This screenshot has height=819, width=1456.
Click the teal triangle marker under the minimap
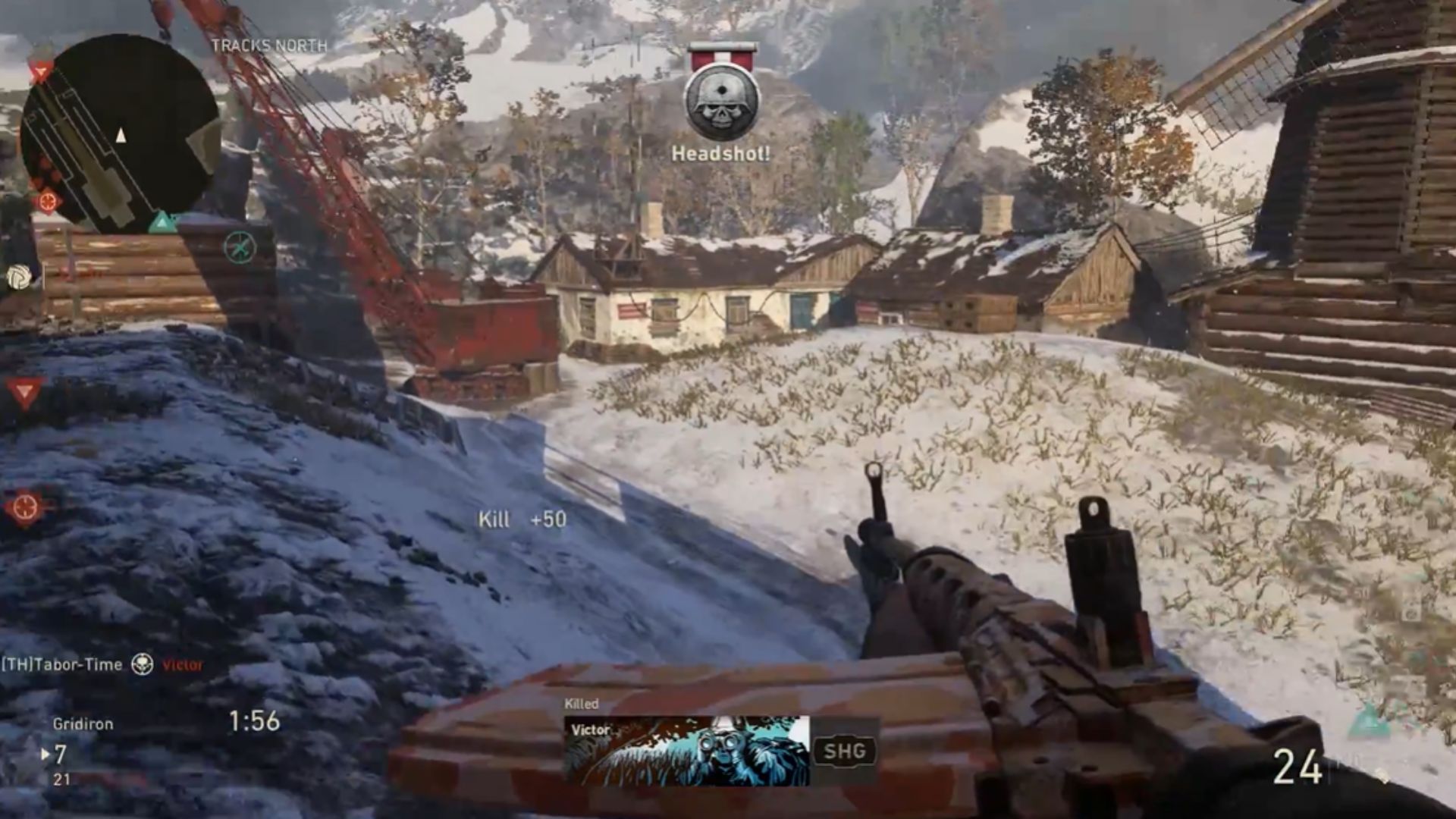162,222
